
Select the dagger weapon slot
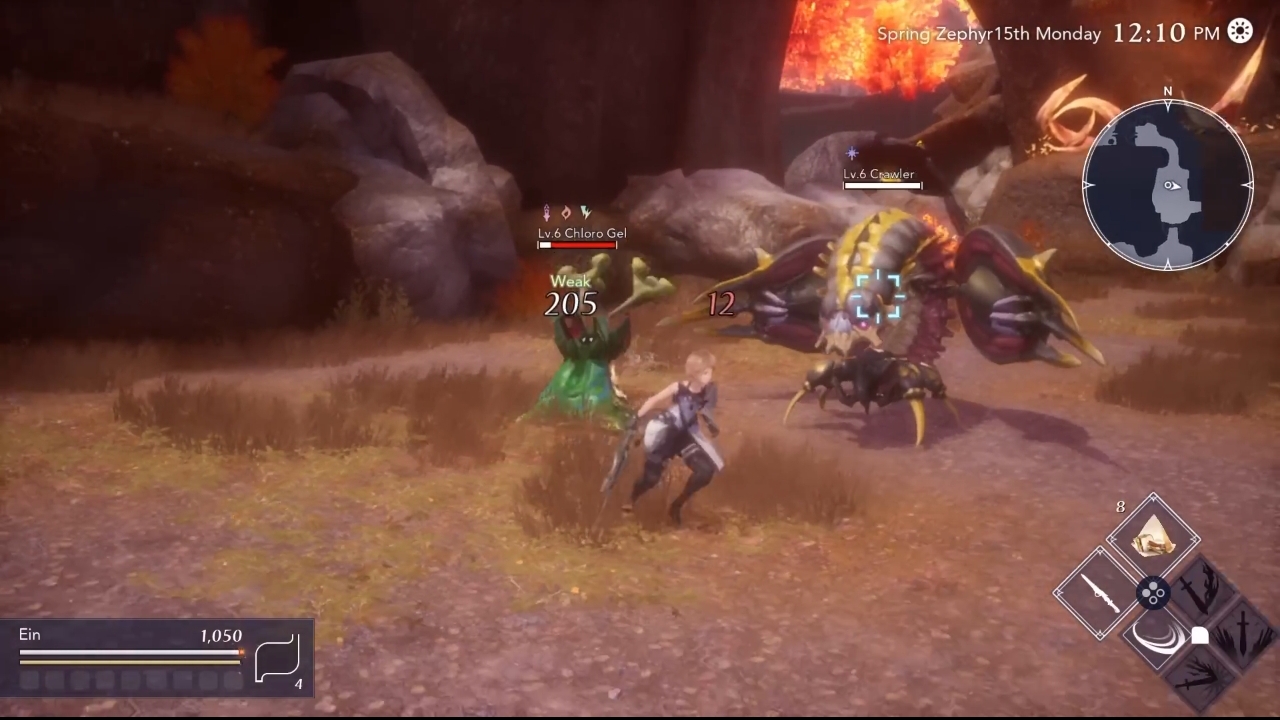(1098, 593)
